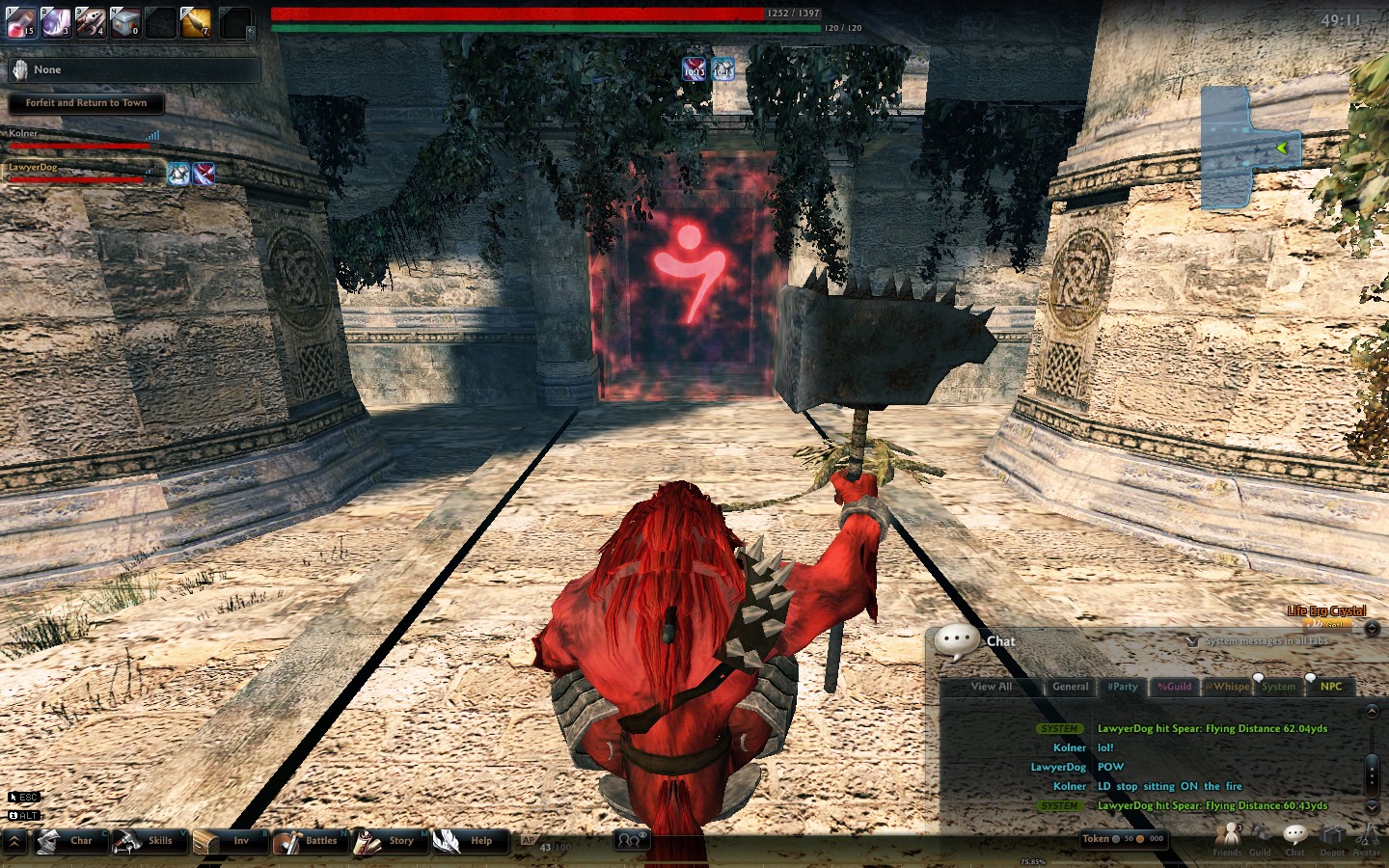The image size is (1389, 868).
Task: Click the minimap panel
Action: (1250, 148)
